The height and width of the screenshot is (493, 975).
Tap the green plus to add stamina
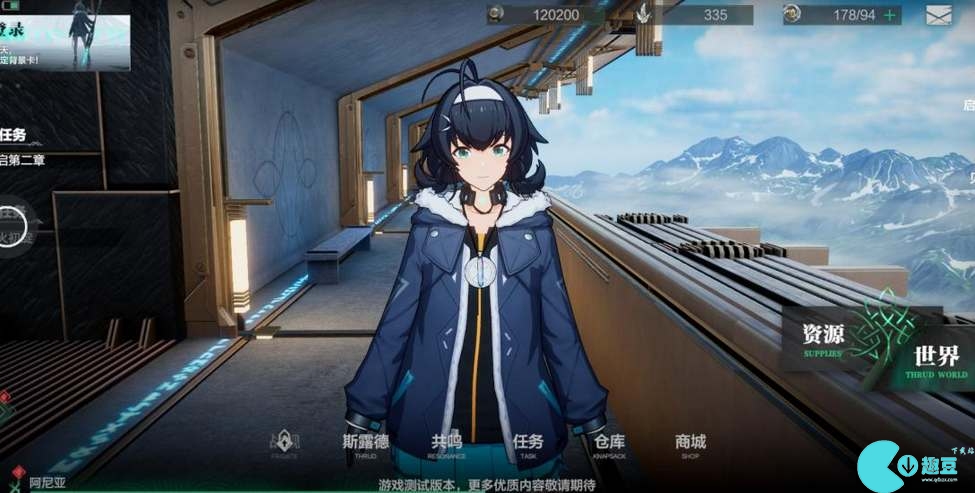tap(888, 15)
